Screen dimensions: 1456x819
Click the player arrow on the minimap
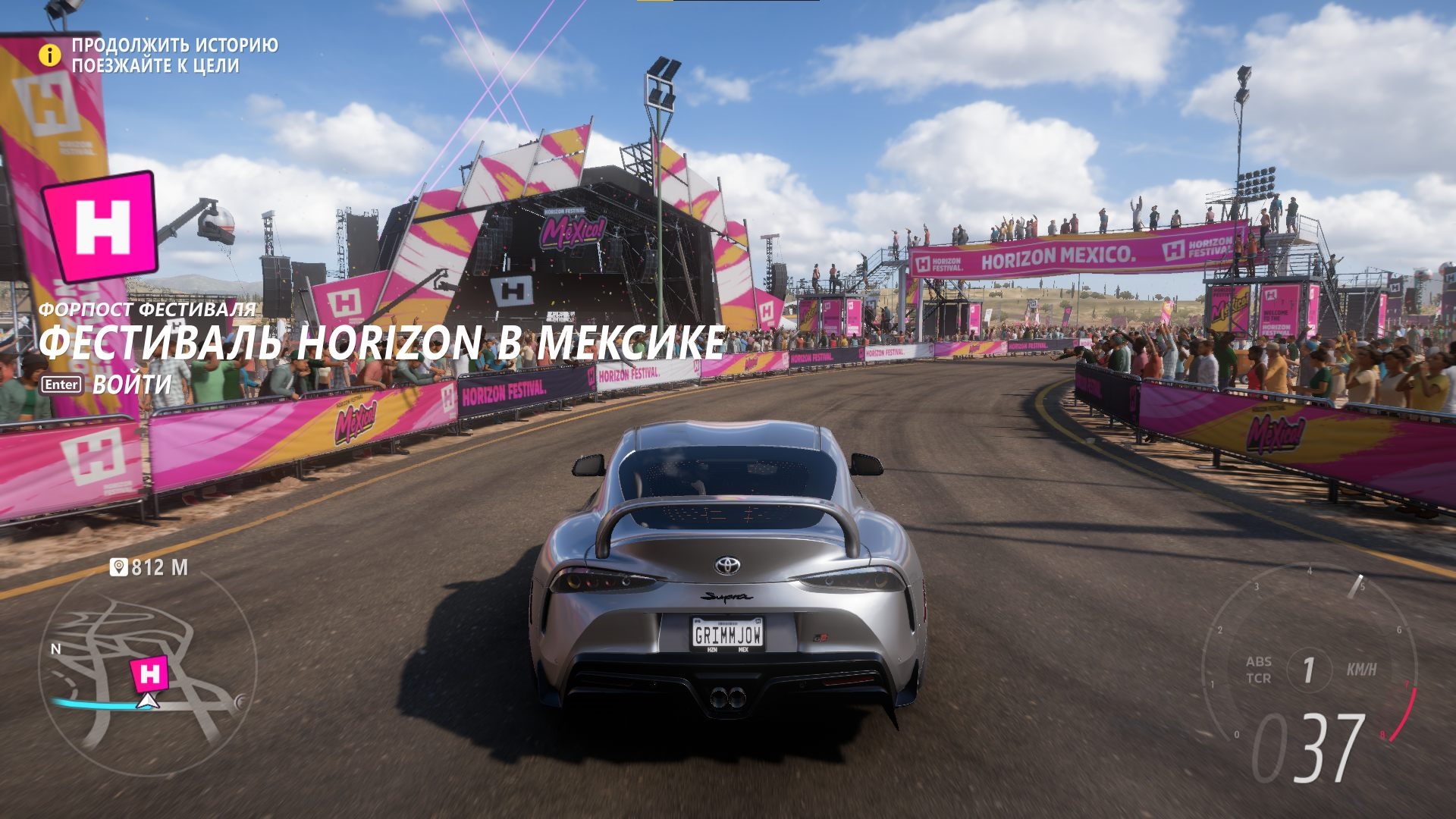pos(148,701)
